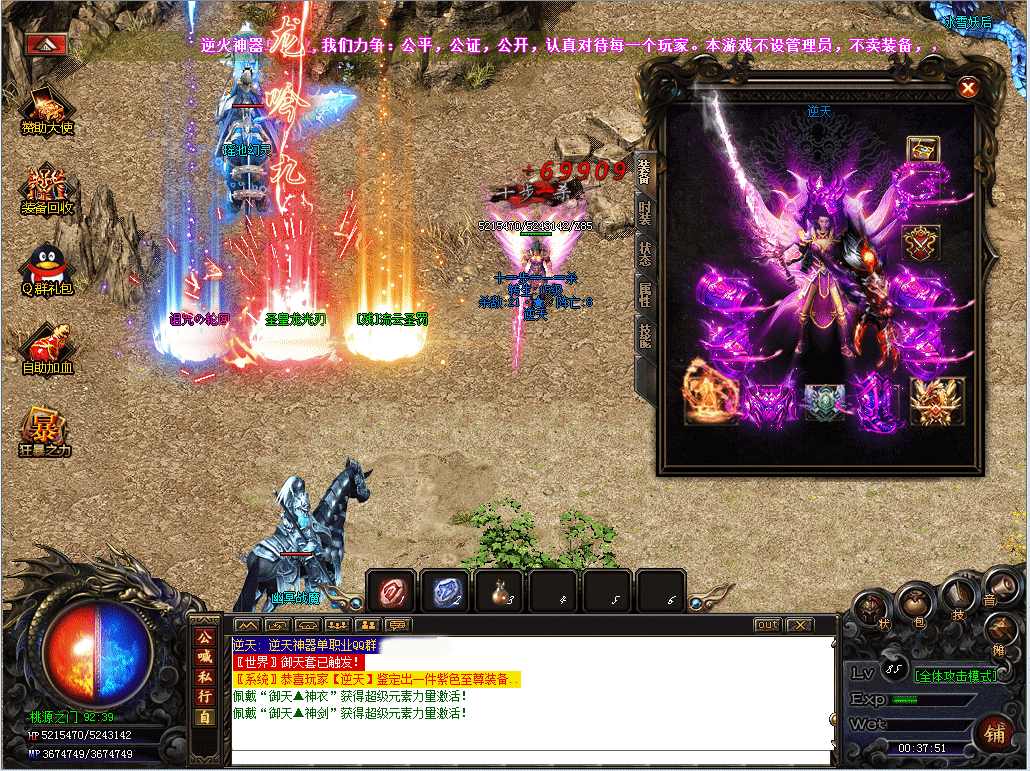Select the 属性 attributes tab
1030x771 pixels.
tap(645, 294)
